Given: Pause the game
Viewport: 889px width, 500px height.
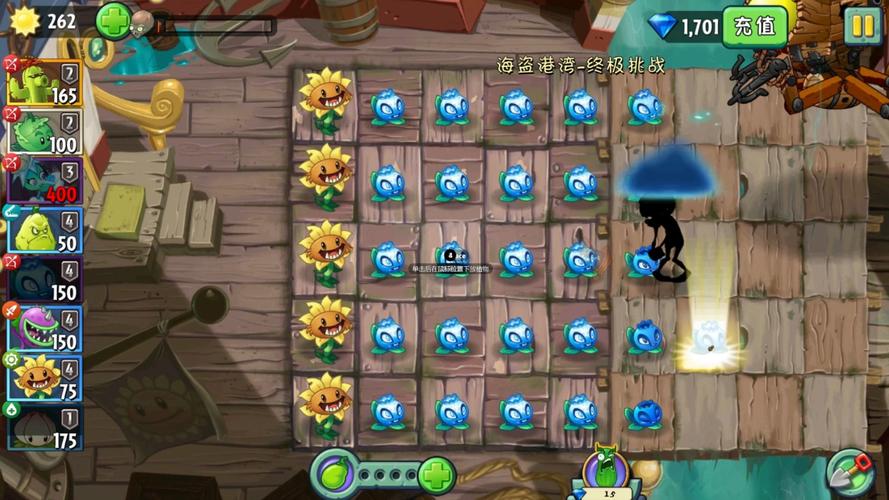Looking at the screenshot, I should coord(860,26).
